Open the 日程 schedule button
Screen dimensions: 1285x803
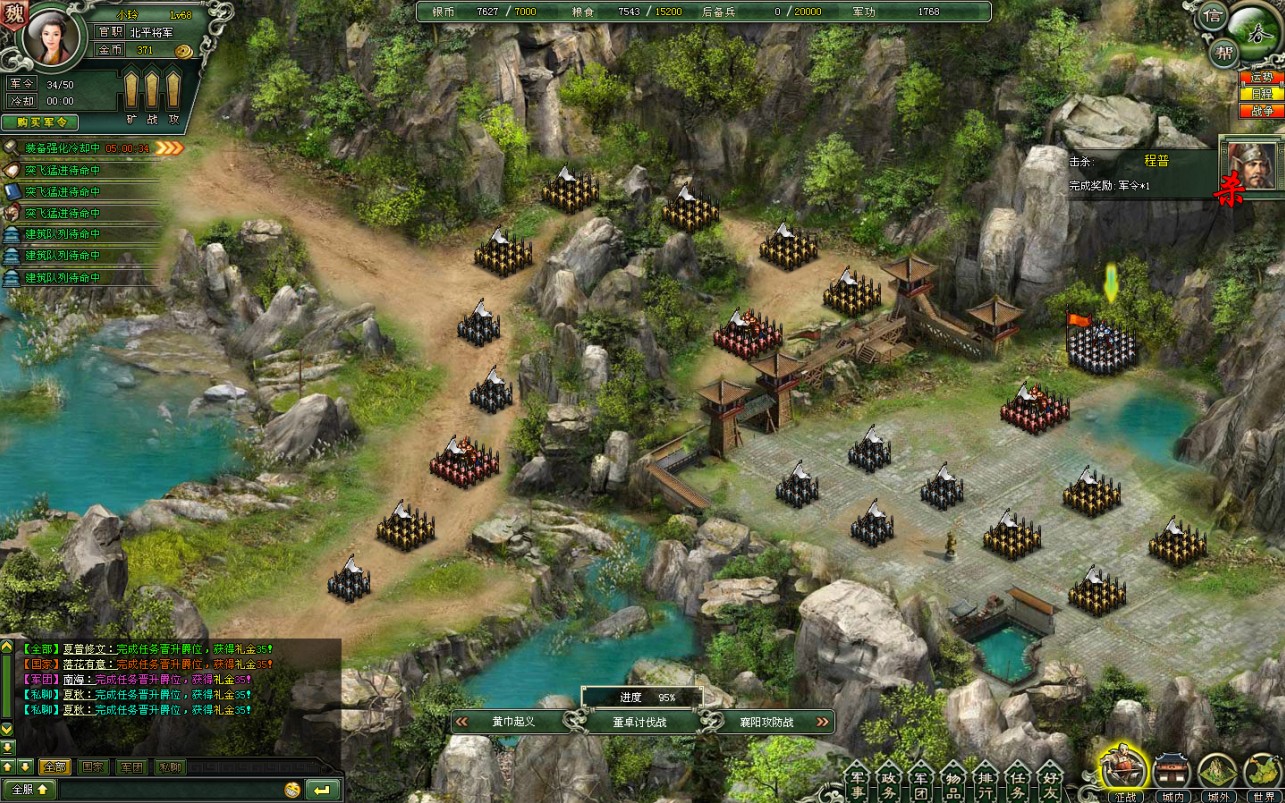pyautogui.click(x=1262, y=93)
